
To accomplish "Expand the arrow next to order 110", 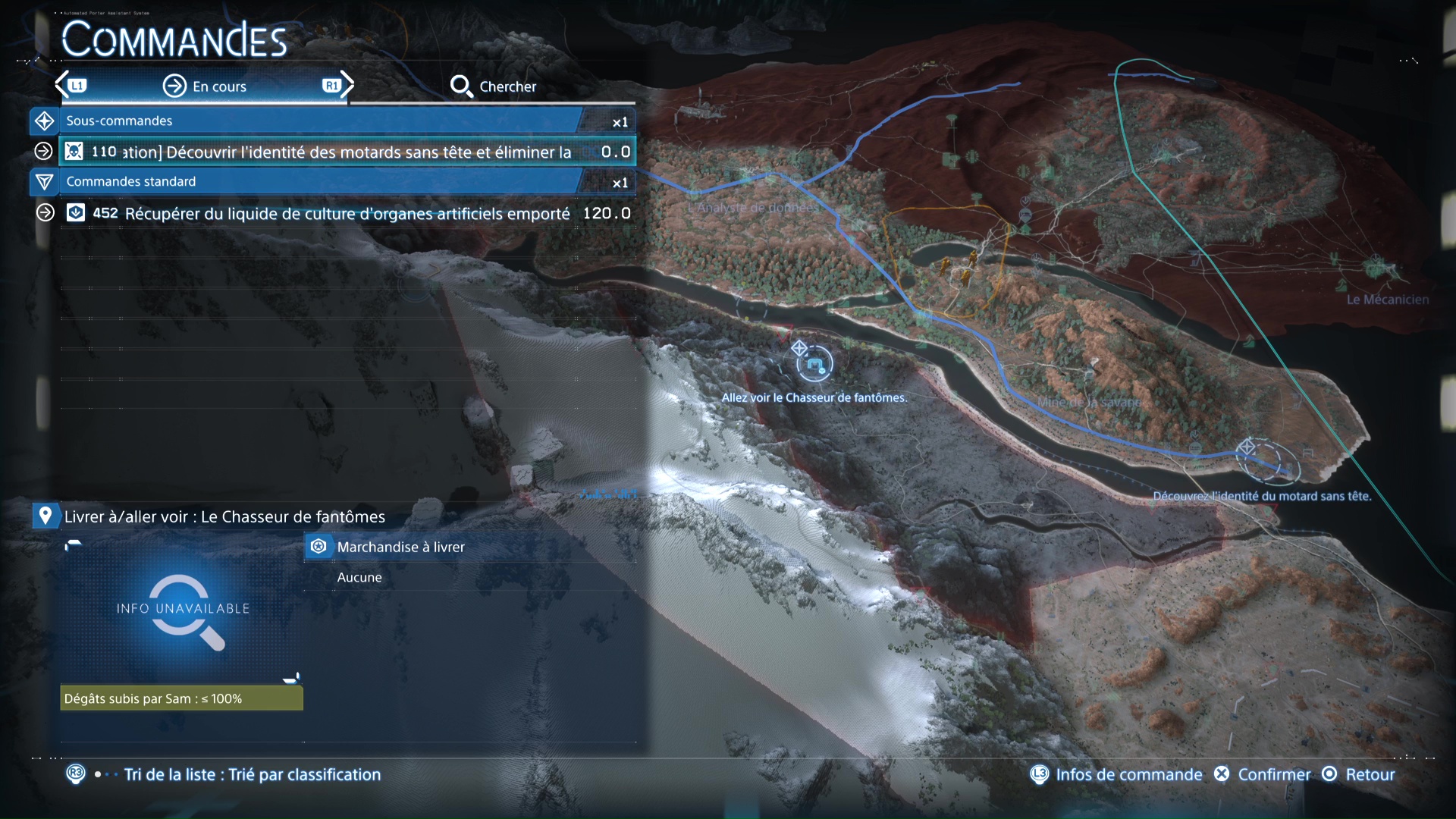I will click(44, 151).
